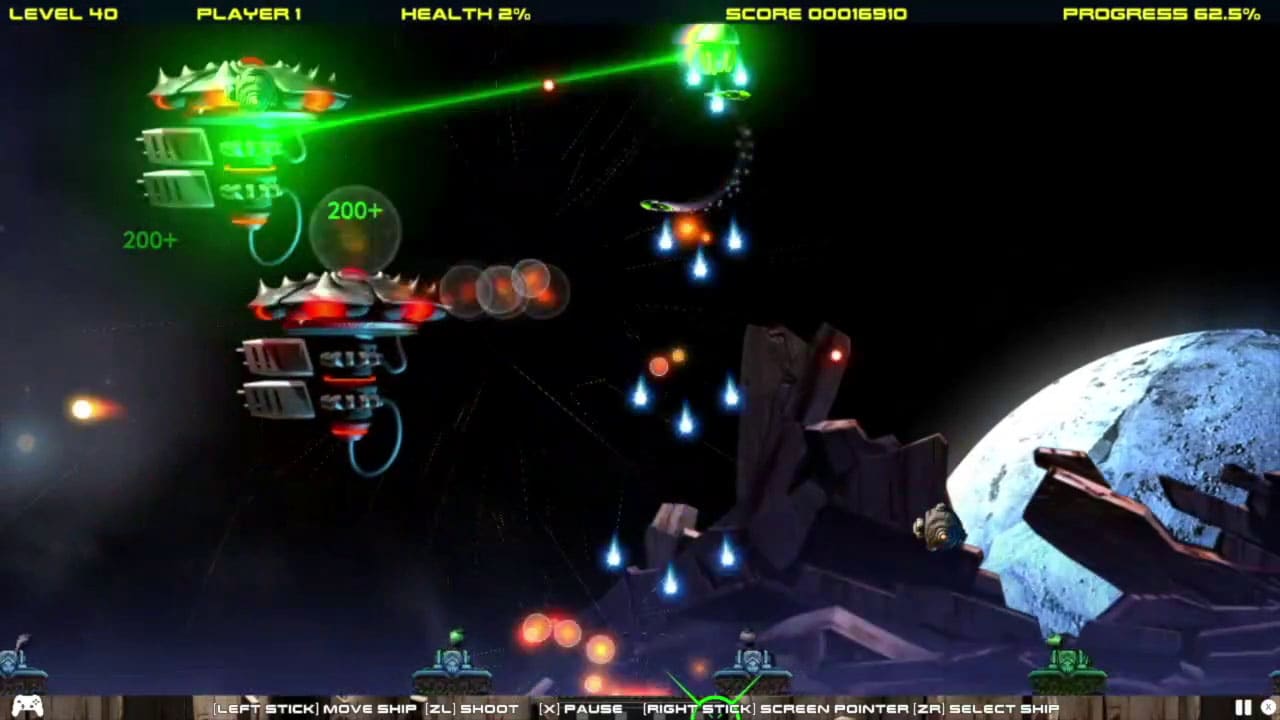Screen dimensions: 1280x720
Task: Click the PROGRESS 62.5% indicator
Action: 1161,14
